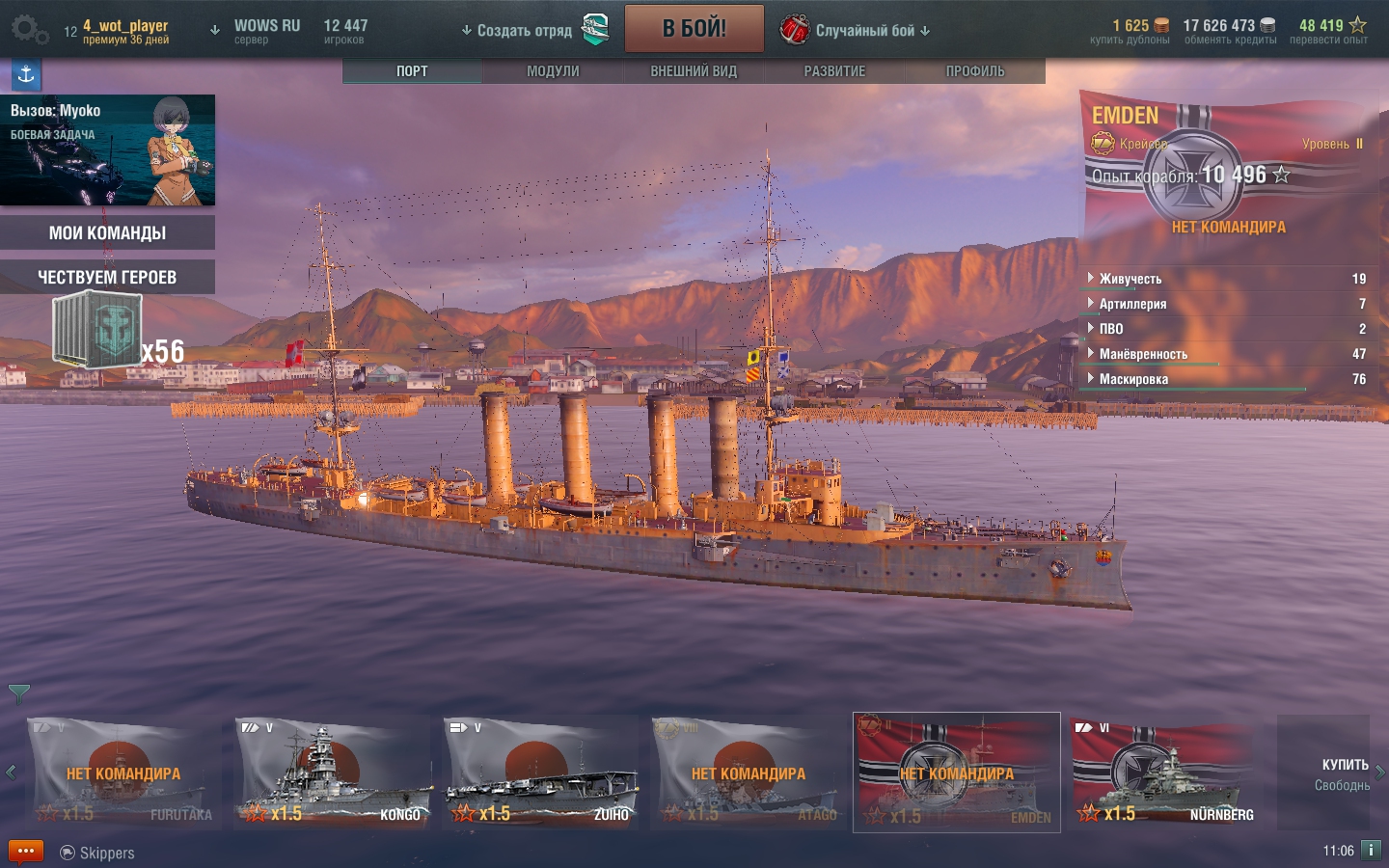Expand the Маскировка parameter row
Screen dimensions: 1389x868
pos(1133,379)
